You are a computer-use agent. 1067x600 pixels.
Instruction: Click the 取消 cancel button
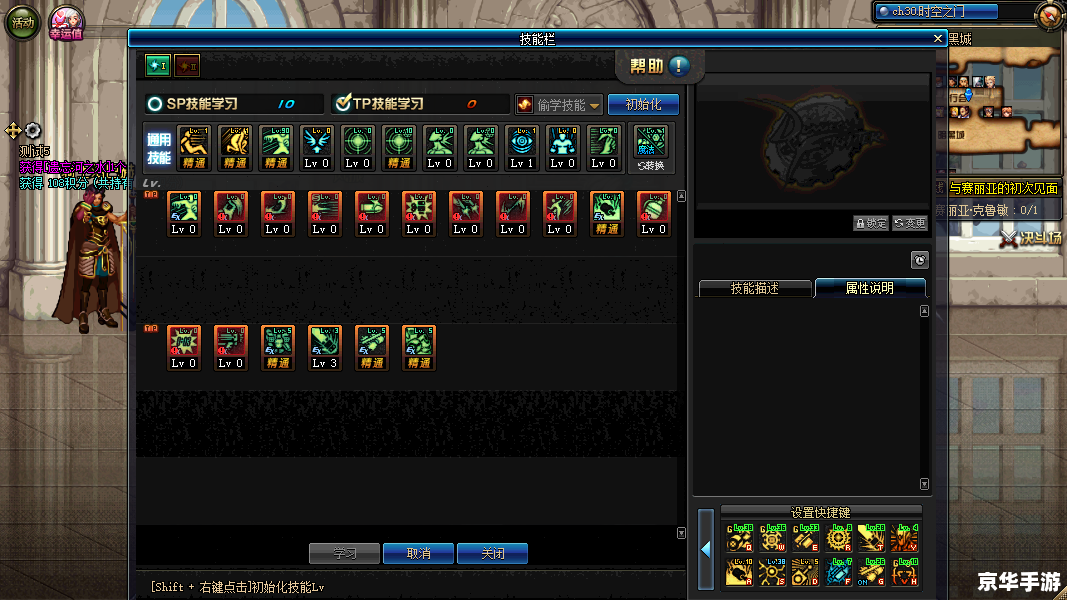pos(419,553)
